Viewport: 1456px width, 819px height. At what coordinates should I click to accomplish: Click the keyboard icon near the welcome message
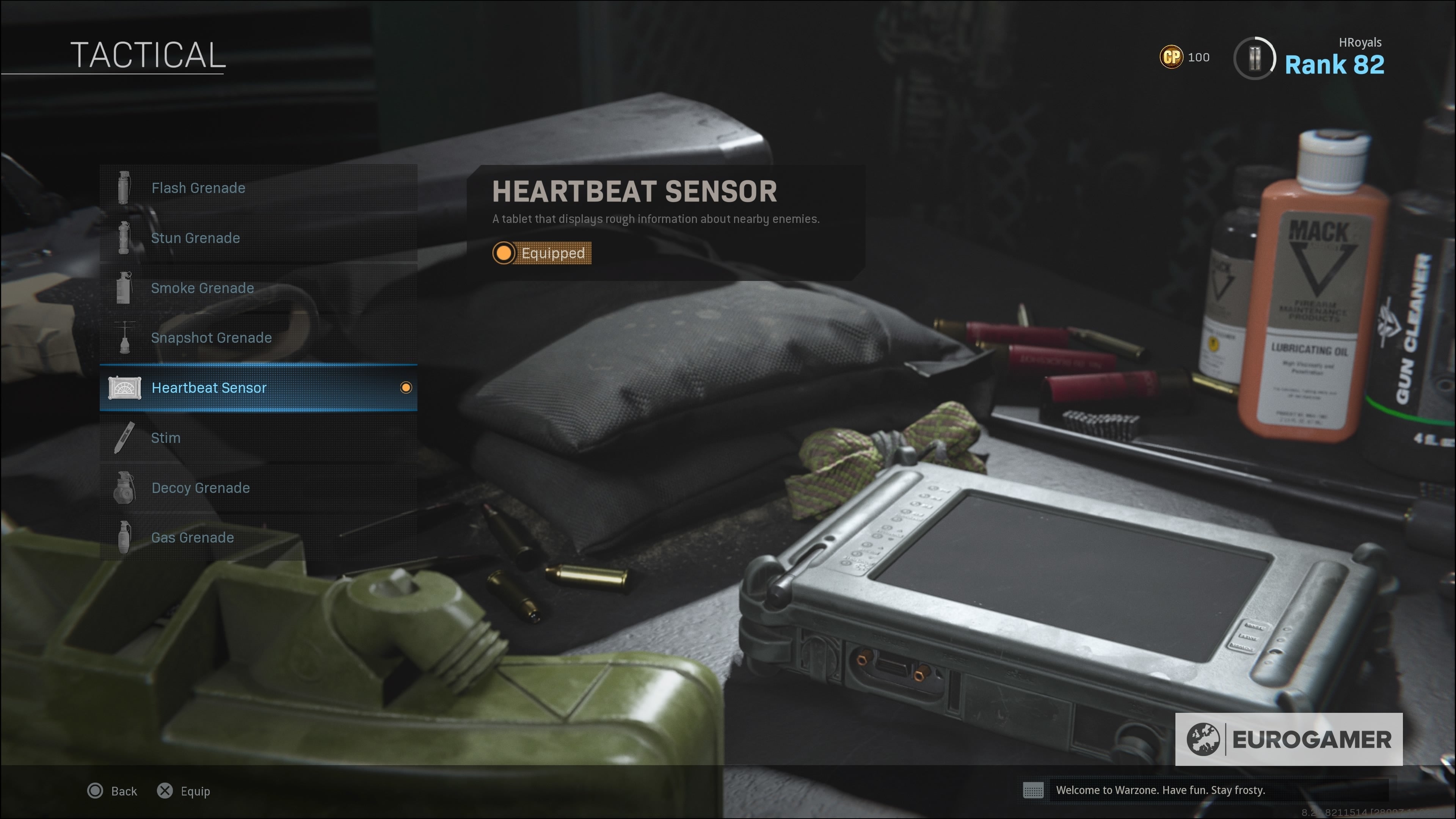tap(1034, 791)
